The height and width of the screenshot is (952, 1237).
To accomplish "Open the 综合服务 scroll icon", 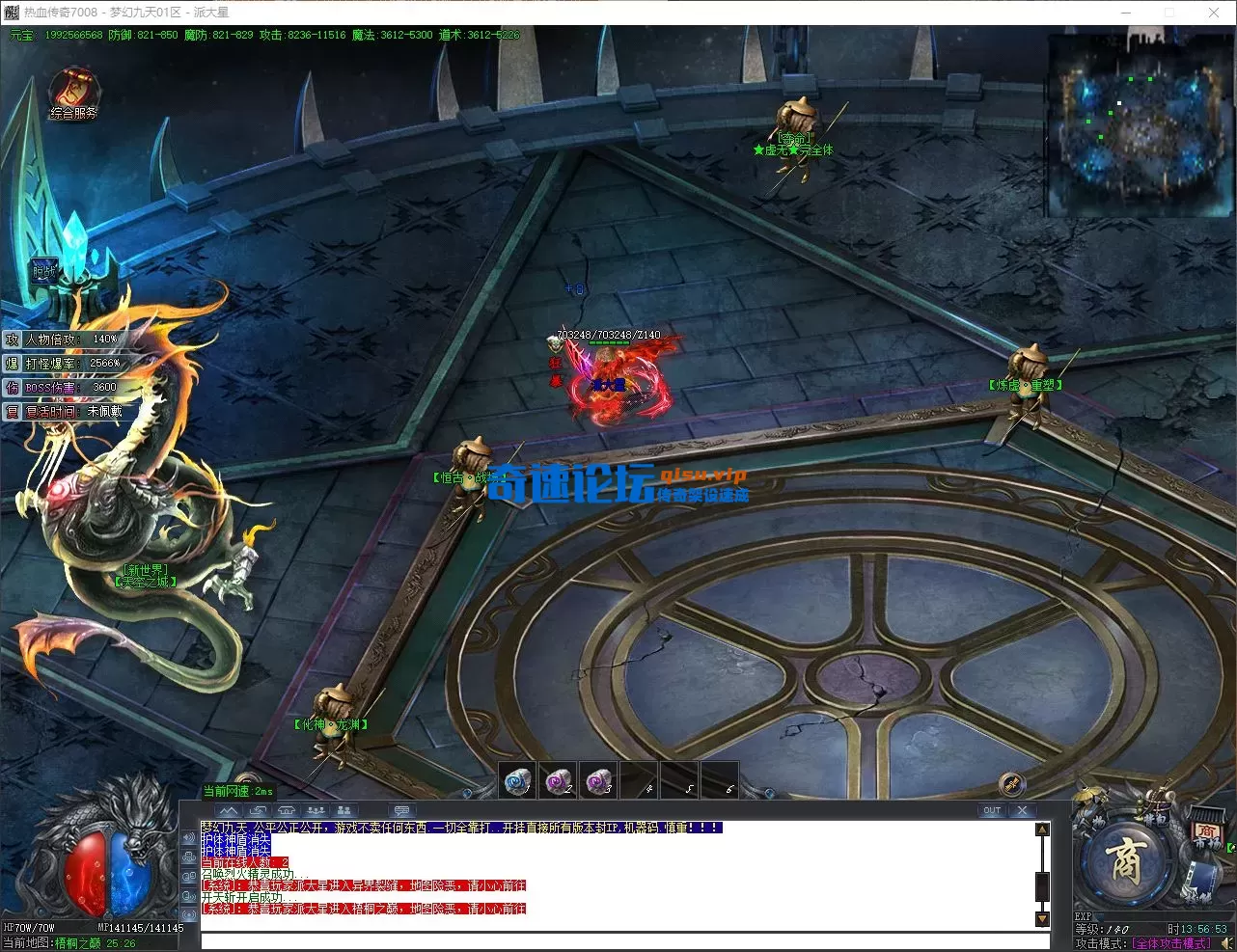I will (x=73, y=91).
